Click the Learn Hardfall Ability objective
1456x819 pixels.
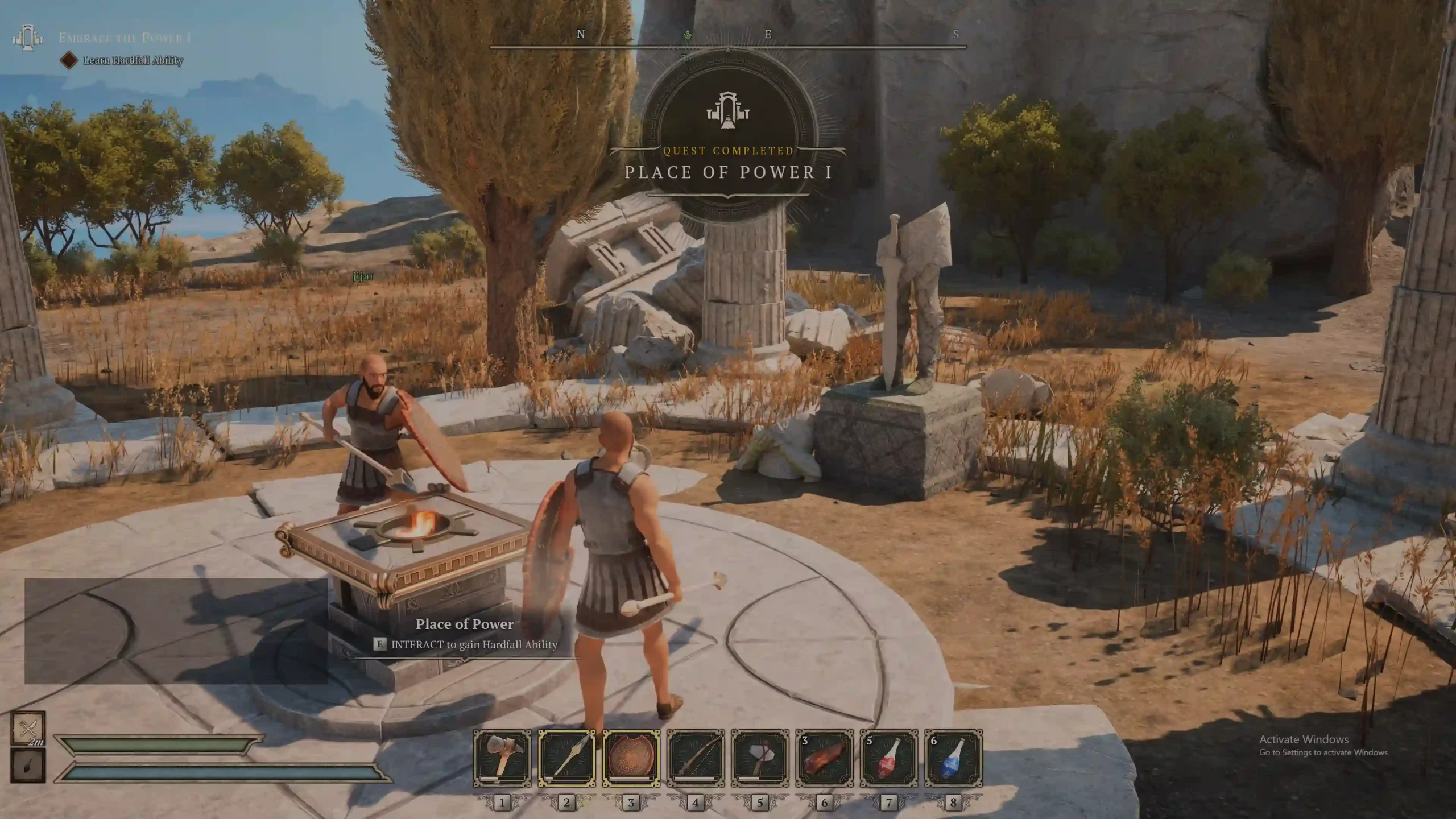pos(133,60)
